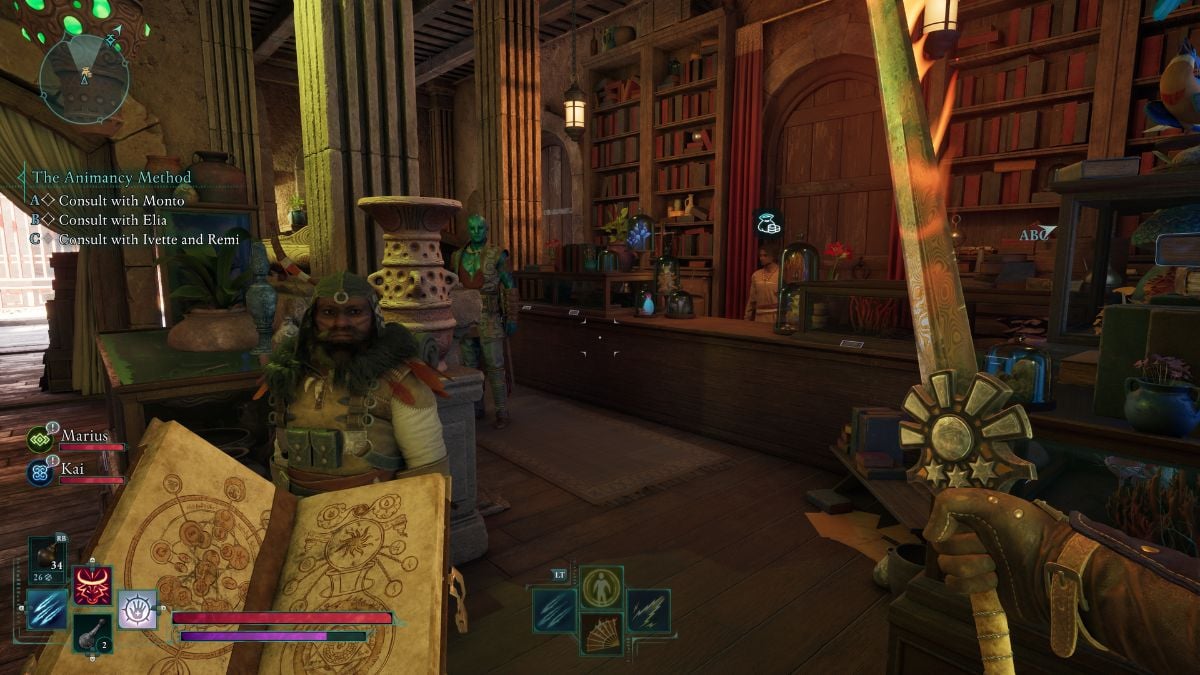Select companion Marius's portrait icon
This screenshot has width=1200, height=675.
point(40,439)
